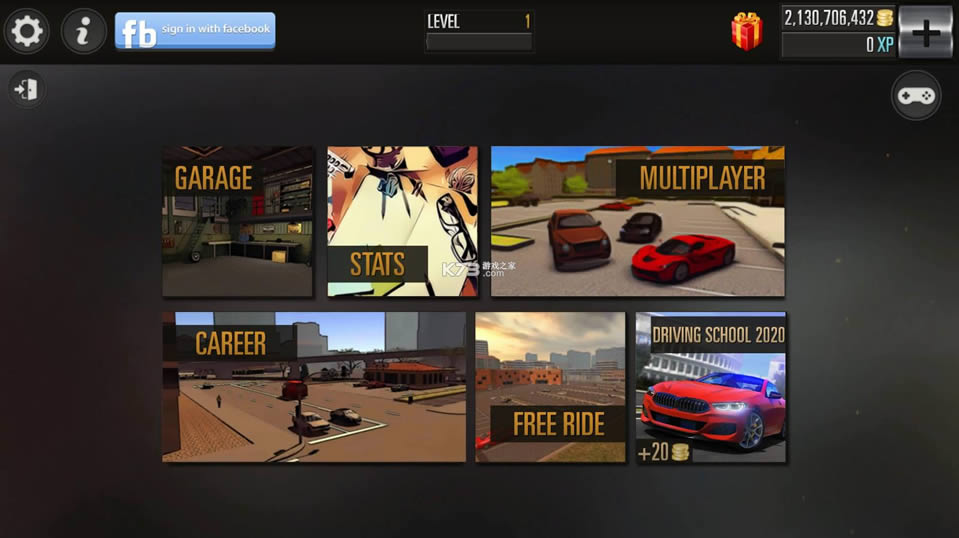Claim the red gift box
959x538 pixels.
click(746, 32)
